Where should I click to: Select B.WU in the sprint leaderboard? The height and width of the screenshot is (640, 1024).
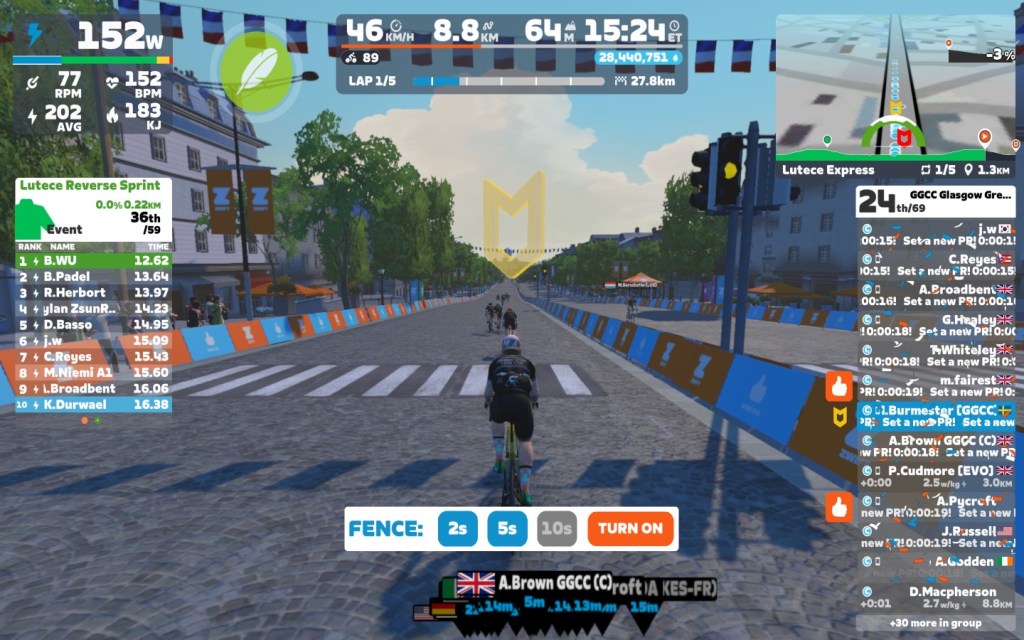click(x=93, y=261)
